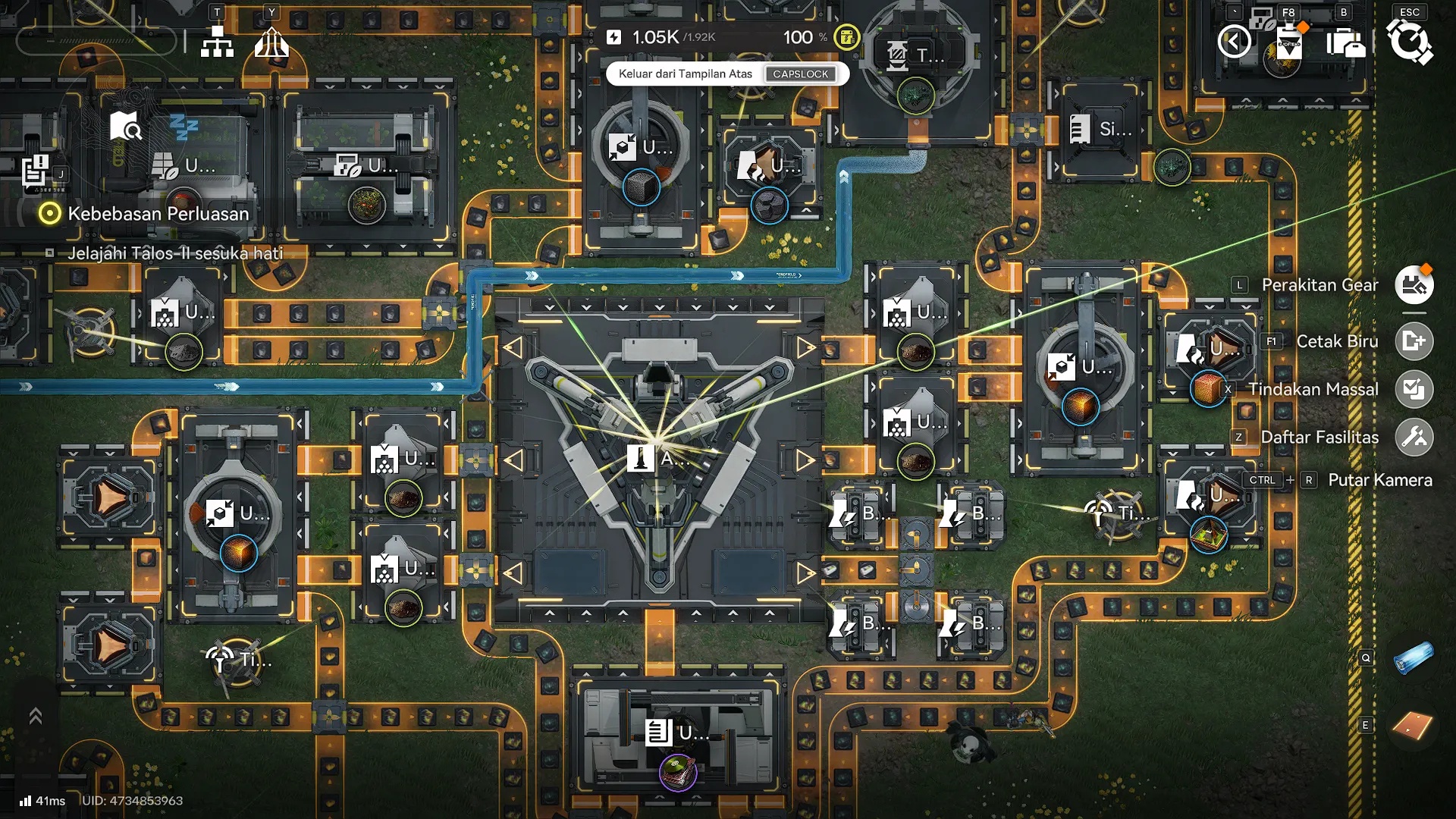
Task: Open Cetak Biru blueprints
Action: pyautogui.click(x=1414, y=341)
